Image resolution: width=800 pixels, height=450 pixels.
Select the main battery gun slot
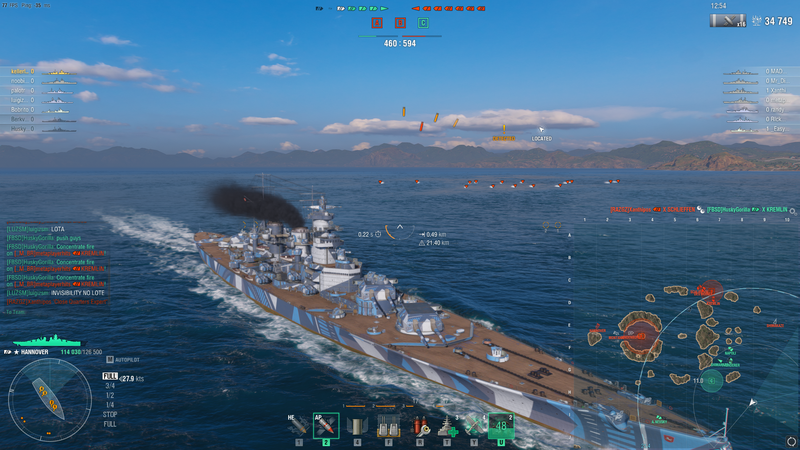356,427
